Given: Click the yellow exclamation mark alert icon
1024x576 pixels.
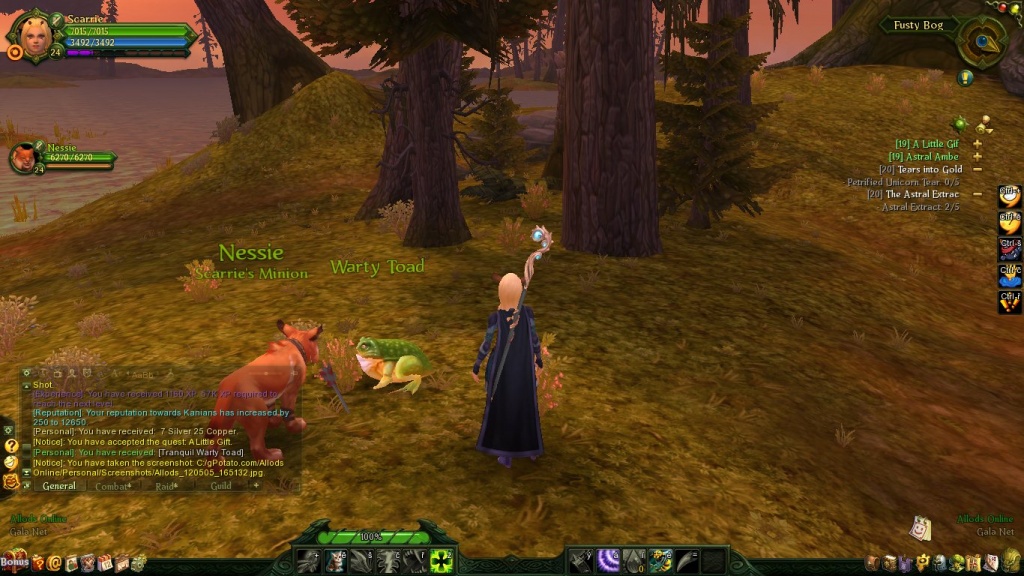Looking at the screenshot, I should tap(965, 78).
